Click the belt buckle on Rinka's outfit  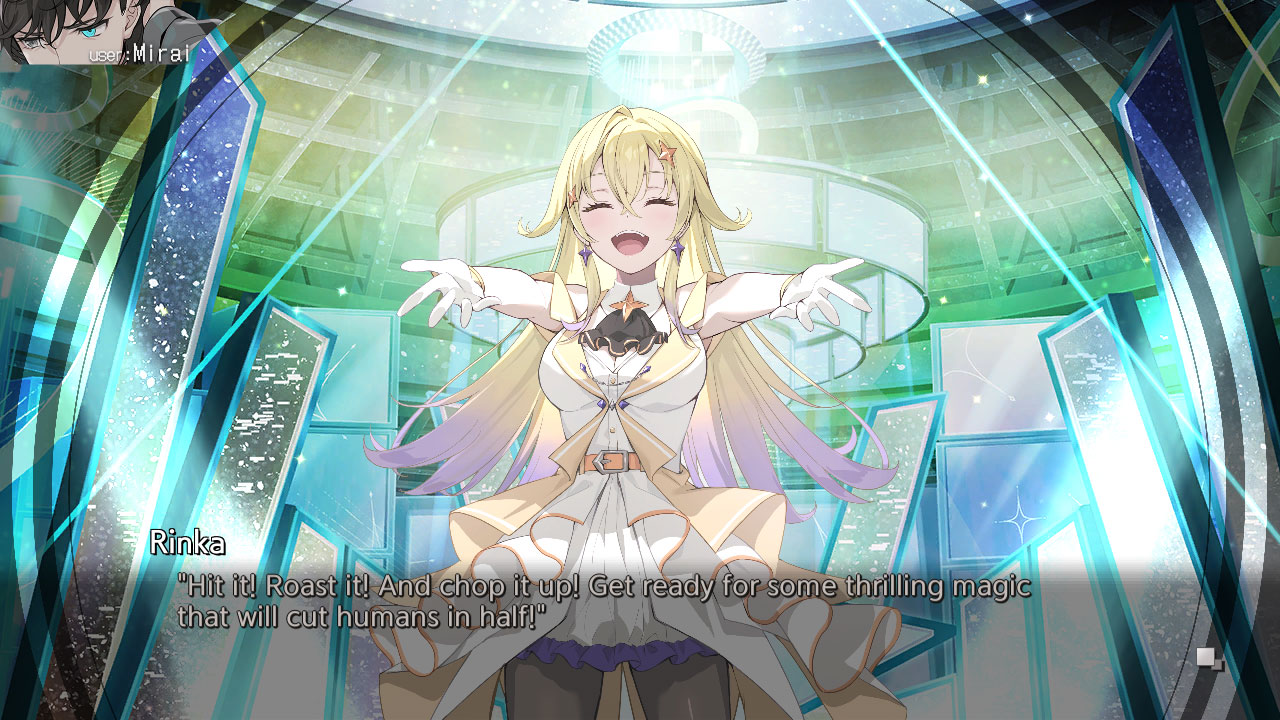pos(610,462)
